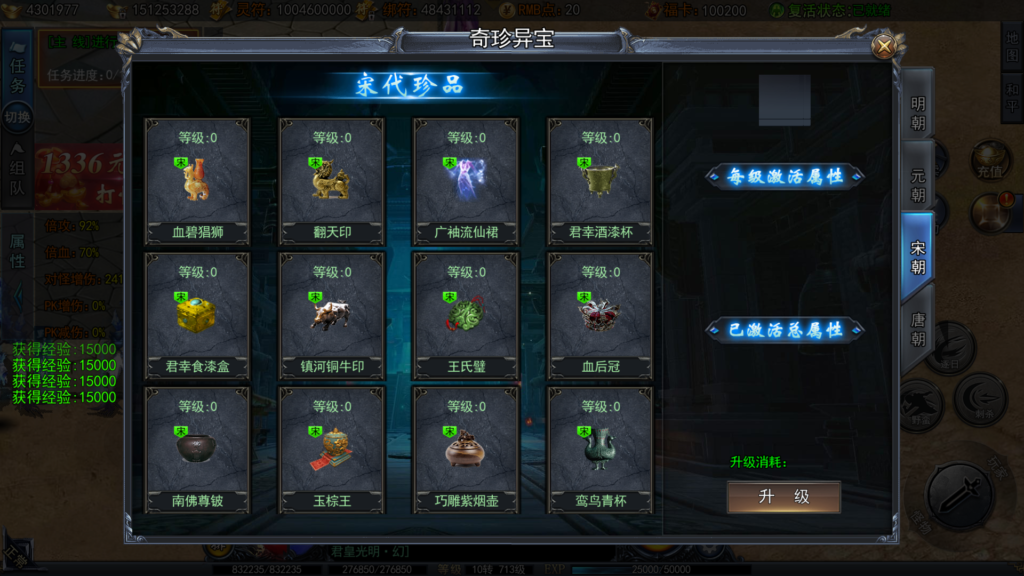Select the 血碧猖狮 treasure card
This screenshot has width=1024, height=576.
coord(197,181)
